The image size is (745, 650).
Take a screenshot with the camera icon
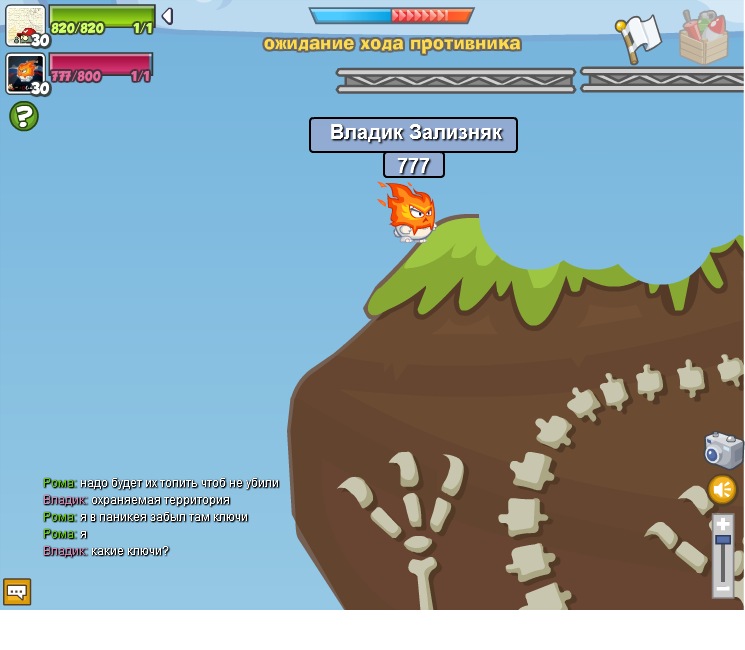tap(722, 450)
